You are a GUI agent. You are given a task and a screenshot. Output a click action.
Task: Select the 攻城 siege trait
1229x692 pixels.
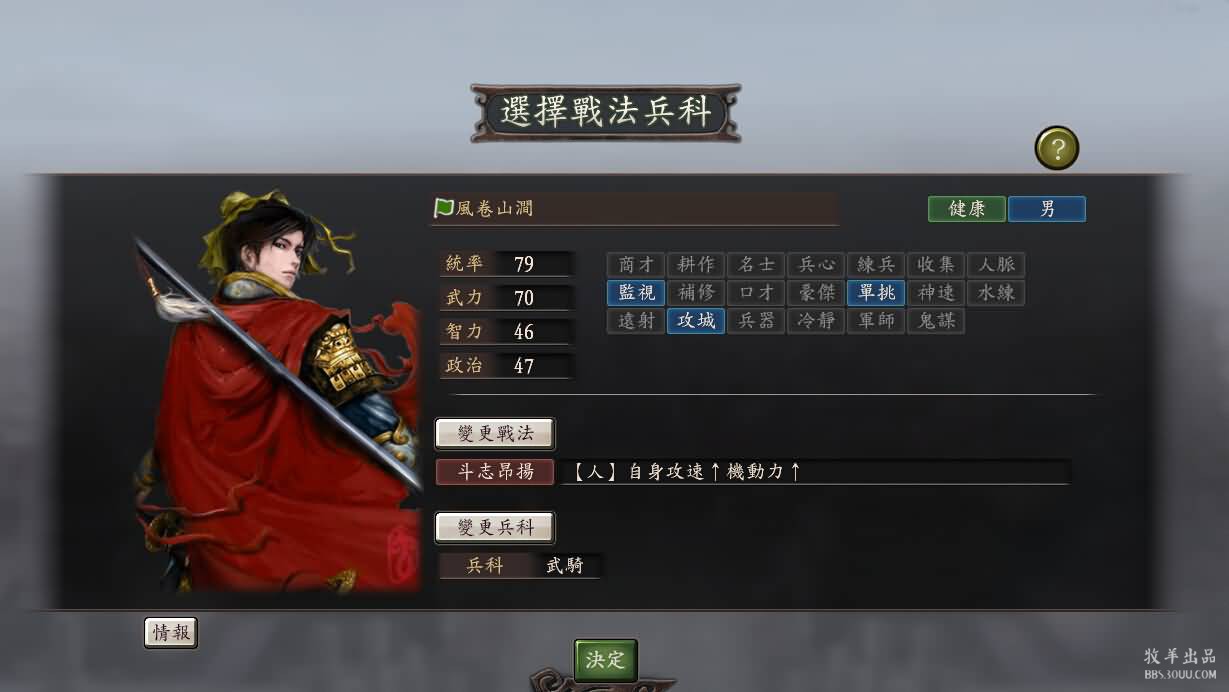(696, 321)
